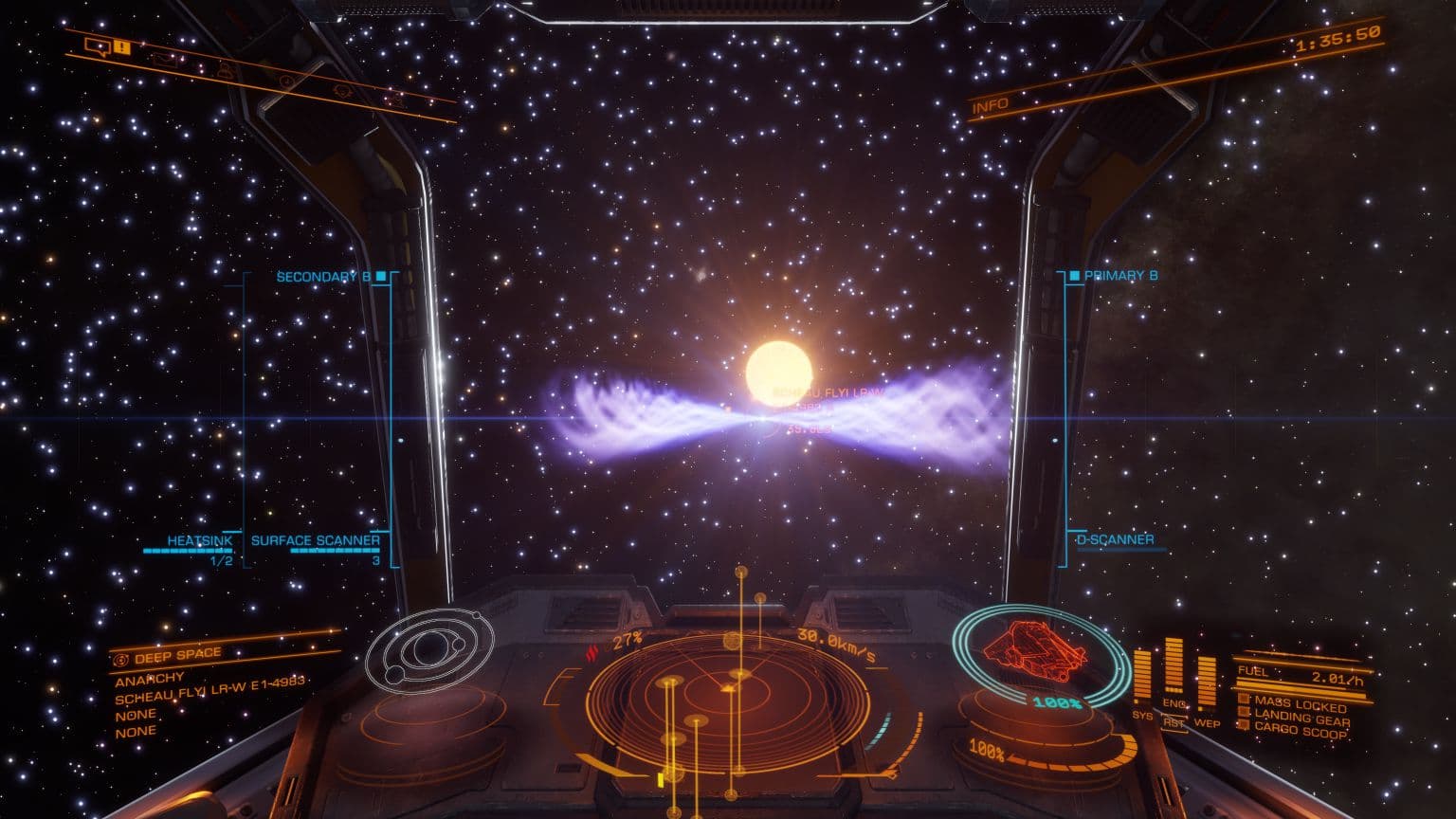Divert power to ENG

1174,704
